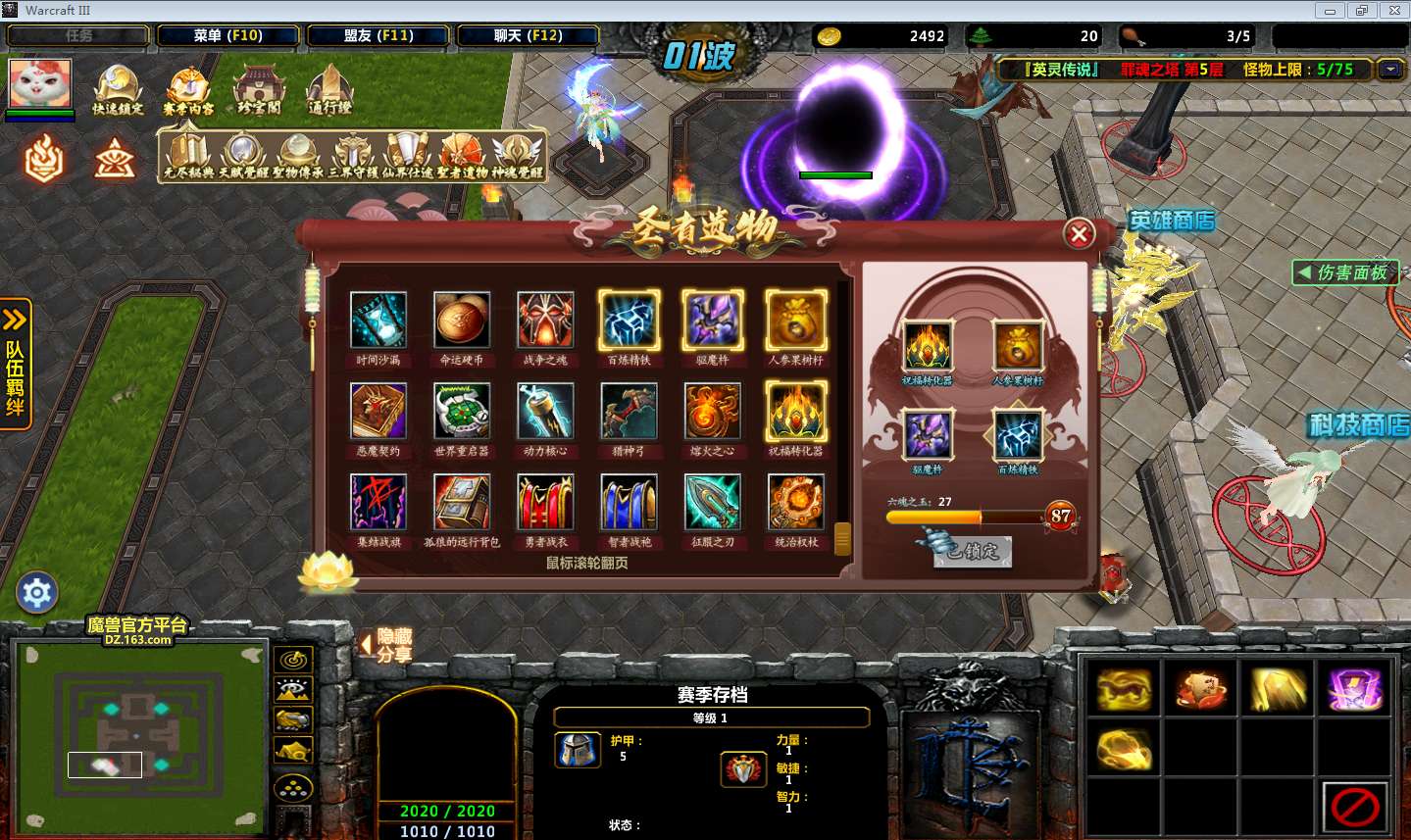Viewport: 1411px width, 840px height.
Task: Close the 圣者遗物 relic window
Action: pyautogui.click(x=1079, y=234)
